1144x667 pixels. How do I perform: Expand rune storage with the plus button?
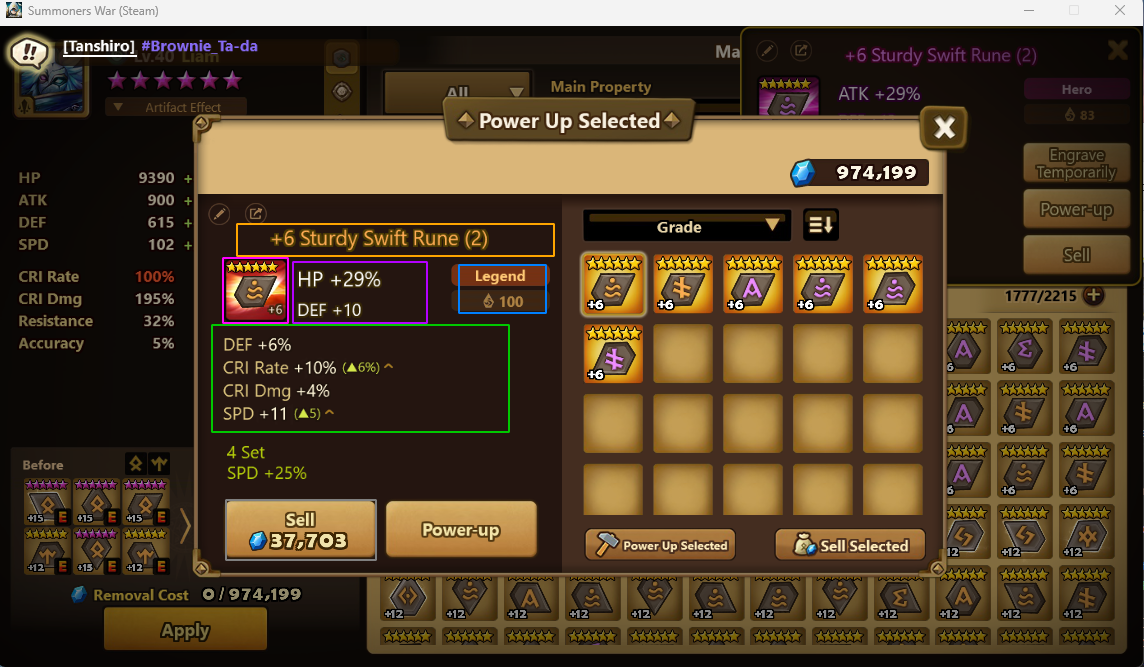(1094, 295)
